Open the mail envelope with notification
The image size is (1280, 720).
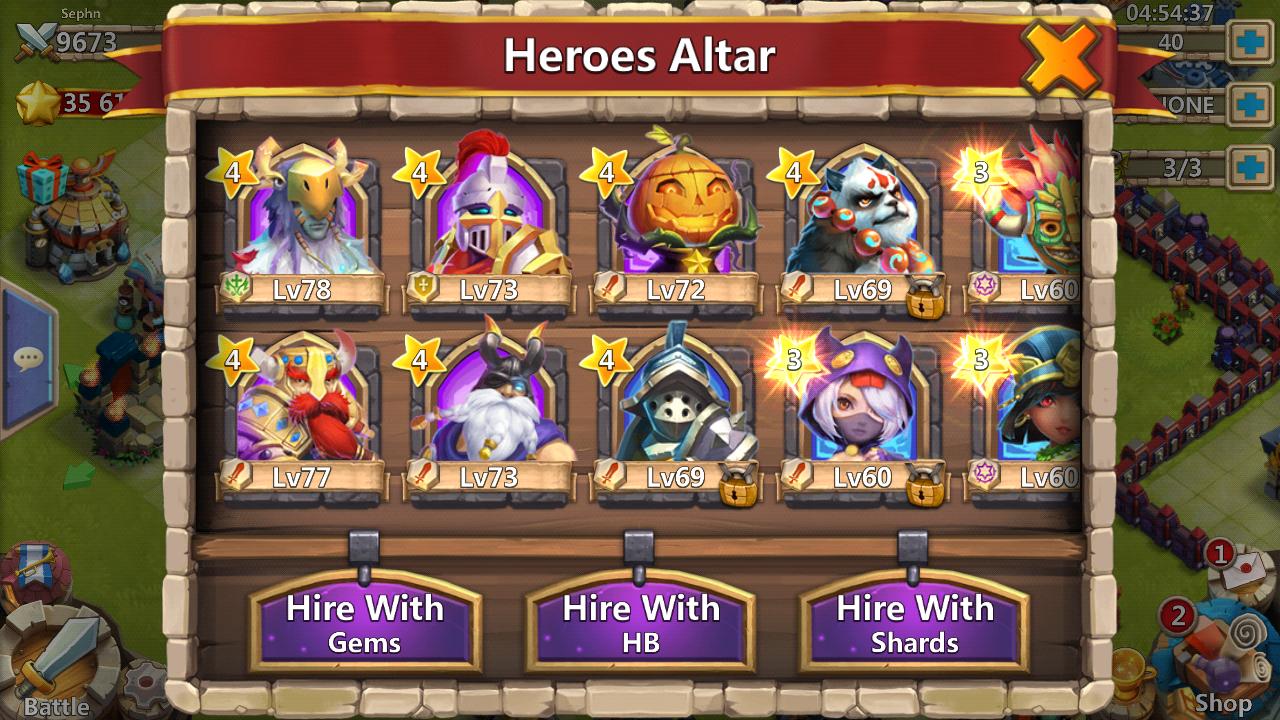pyautogui.click(x=1239, y=566)
